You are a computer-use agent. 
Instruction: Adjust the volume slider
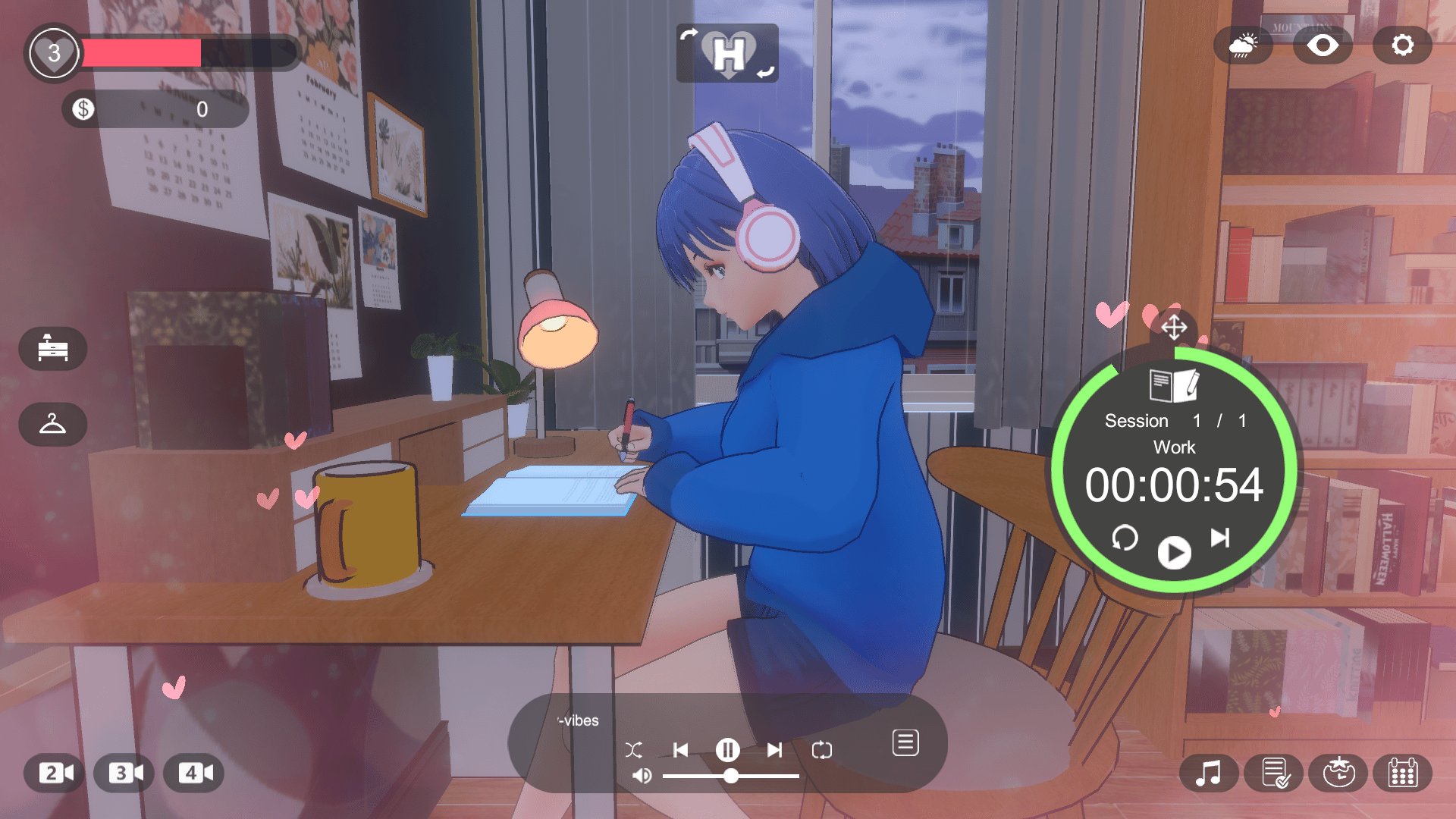click(731, 776)
